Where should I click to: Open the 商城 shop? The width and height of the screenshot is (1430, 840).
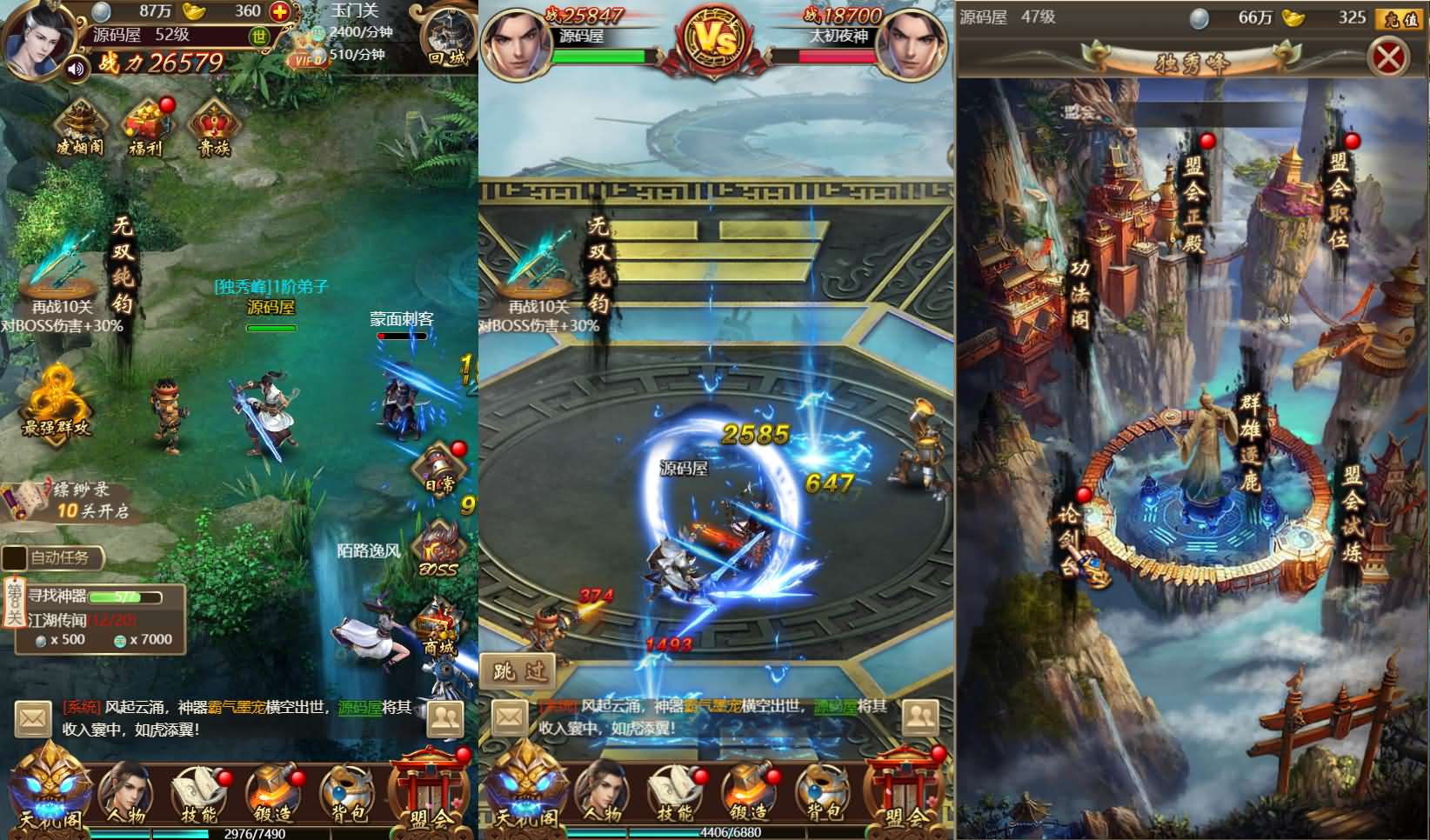[x=438, y=628]
